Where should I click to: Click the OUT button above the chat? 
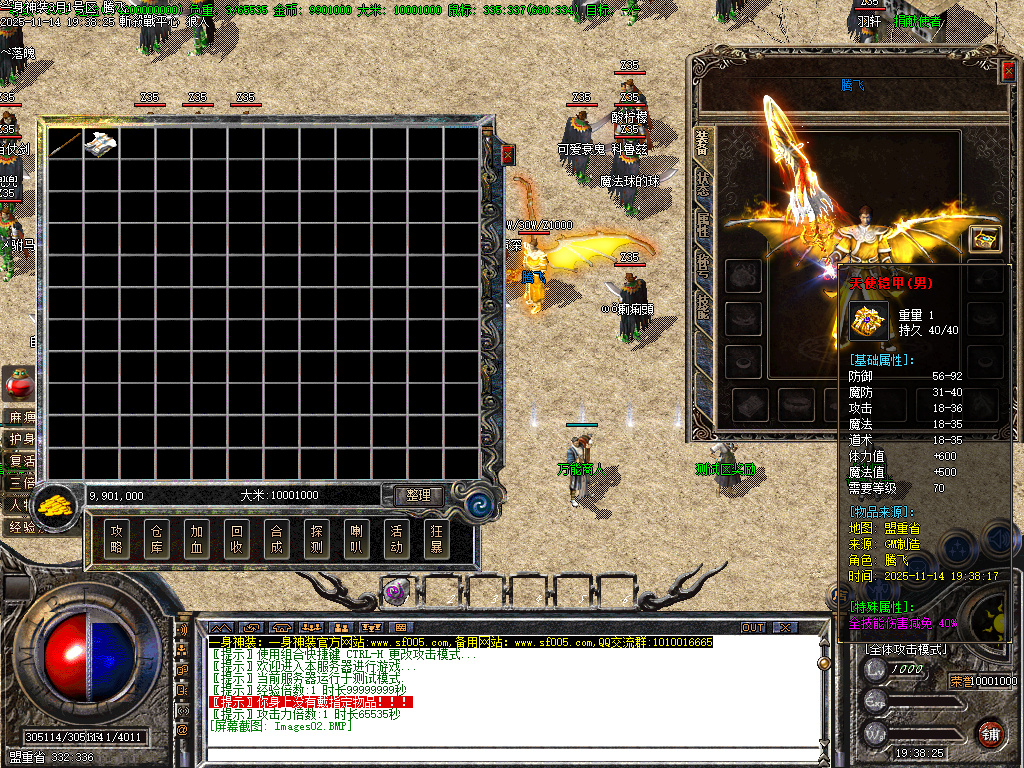point(753,627)
